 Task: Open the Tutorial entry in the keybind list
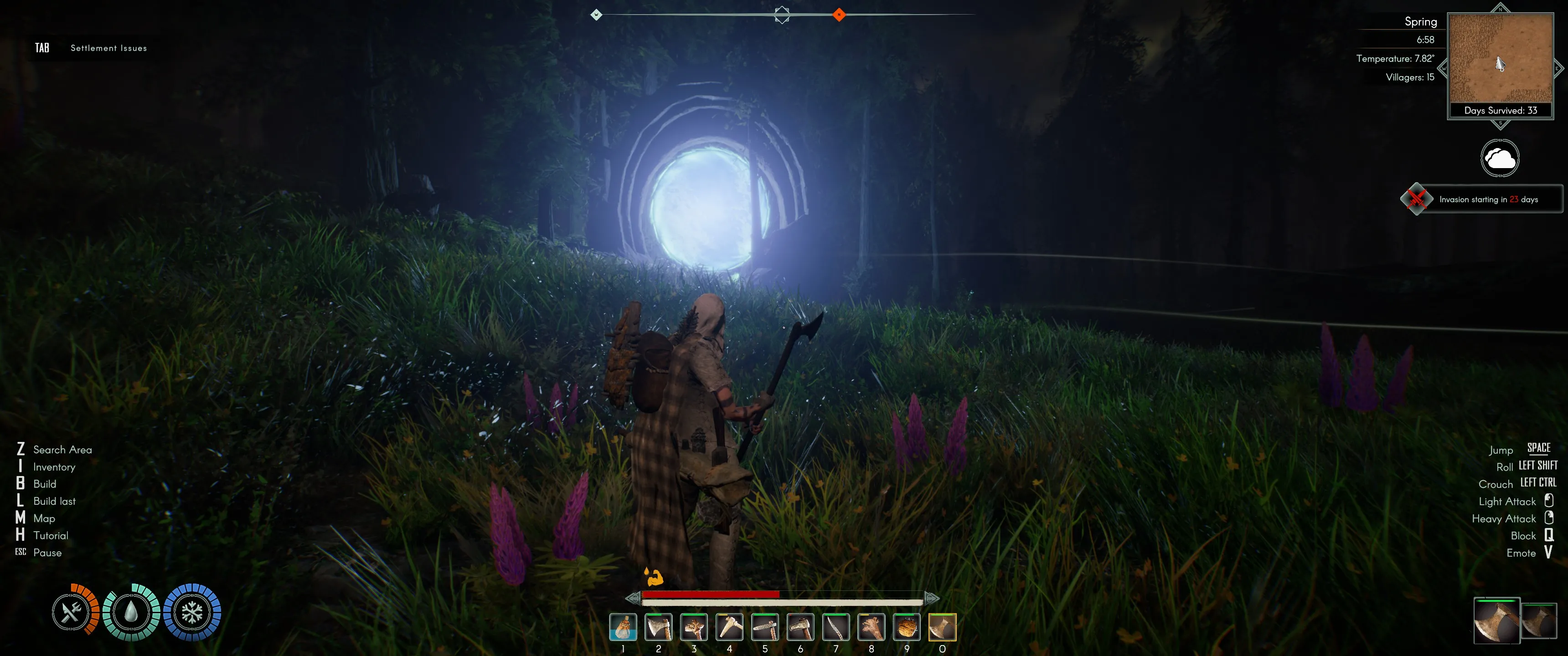pyautogui.click(x=51, y=535)
